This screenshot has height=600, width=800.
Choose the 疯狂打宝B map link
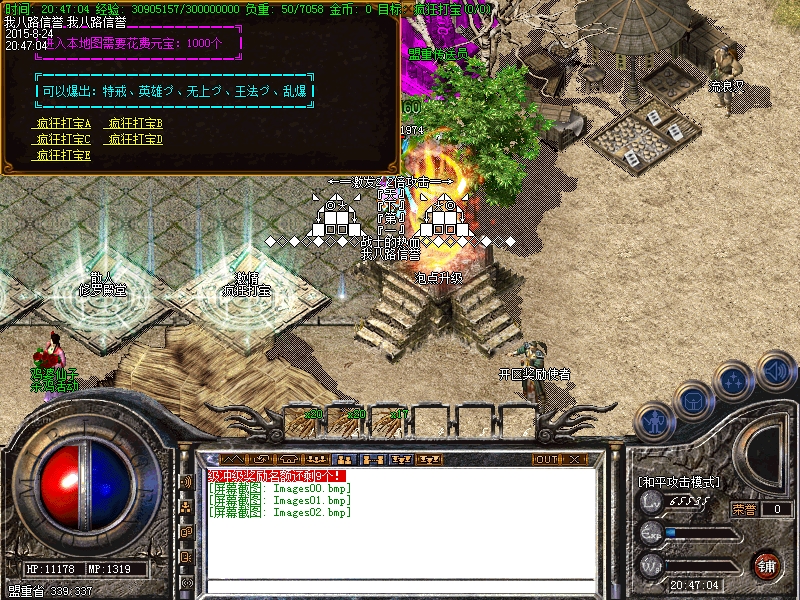click(135, 123)
